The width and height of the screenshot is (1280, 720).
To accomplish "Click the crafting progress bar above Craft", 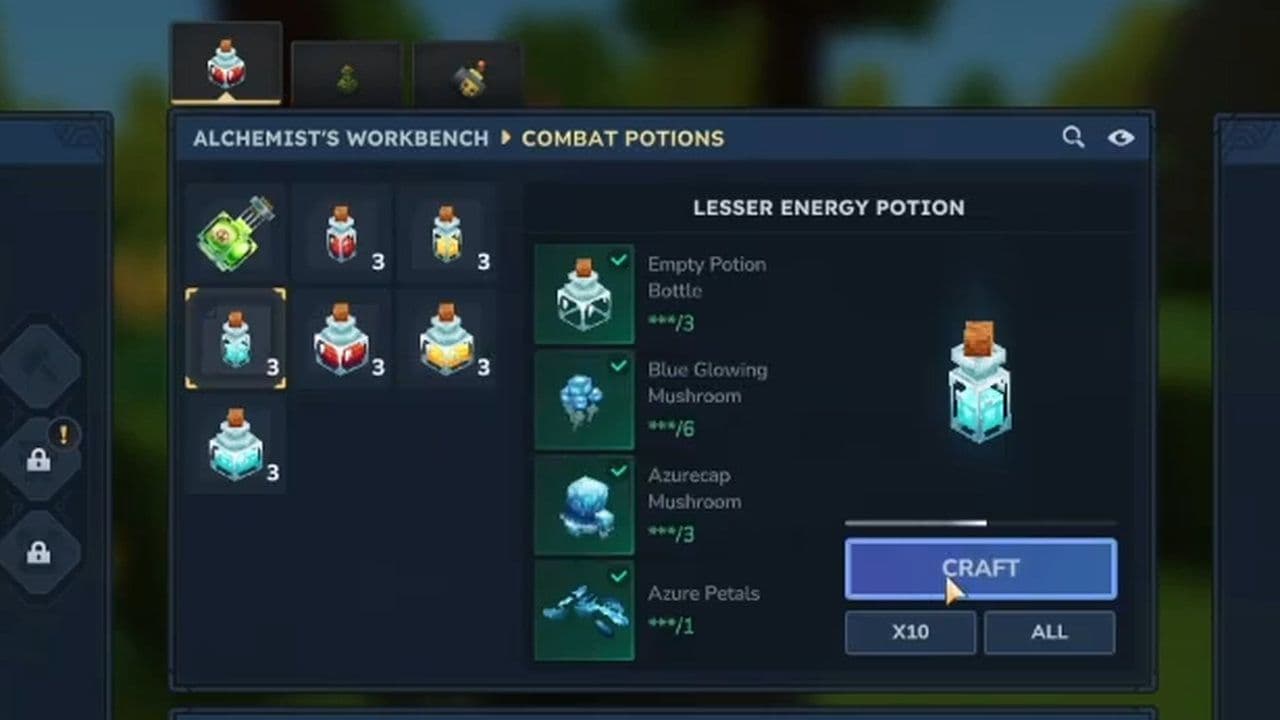I will (980, 522).
